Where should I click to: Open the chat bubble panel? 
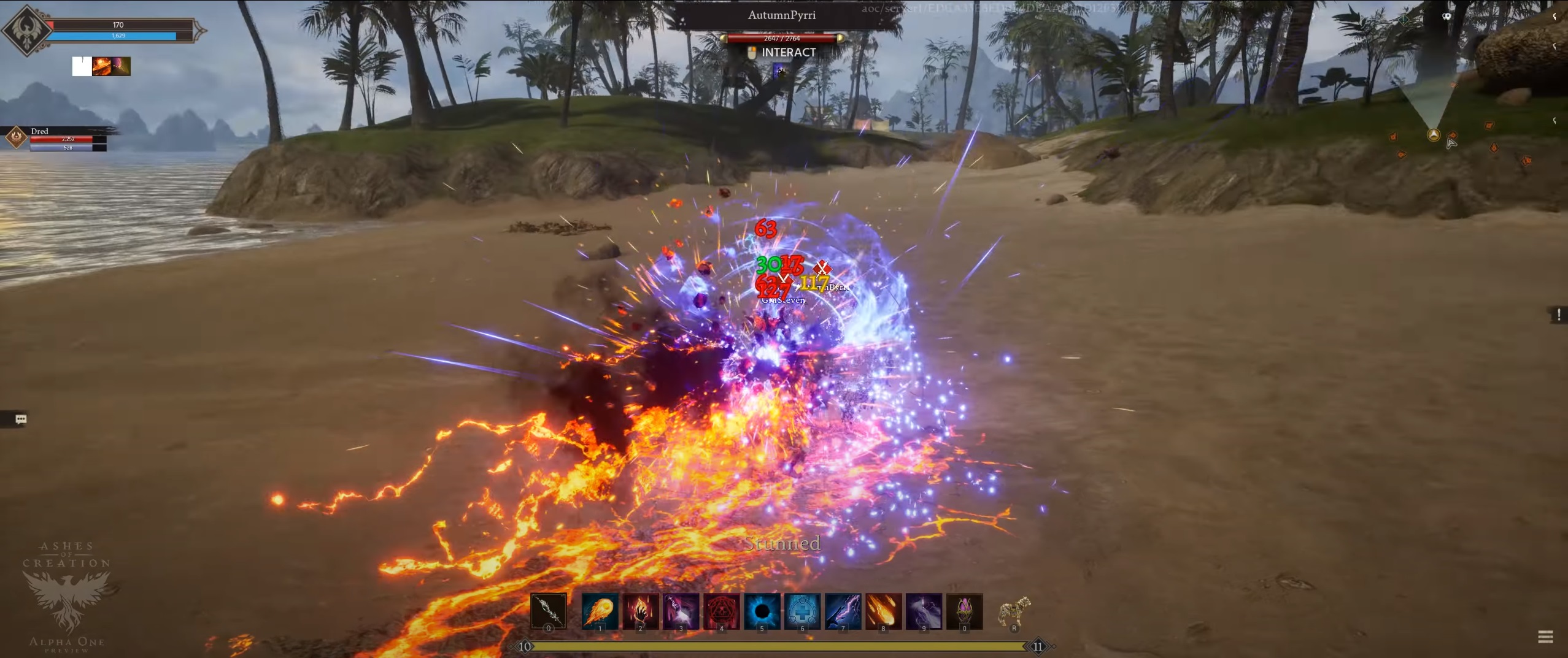21,419
